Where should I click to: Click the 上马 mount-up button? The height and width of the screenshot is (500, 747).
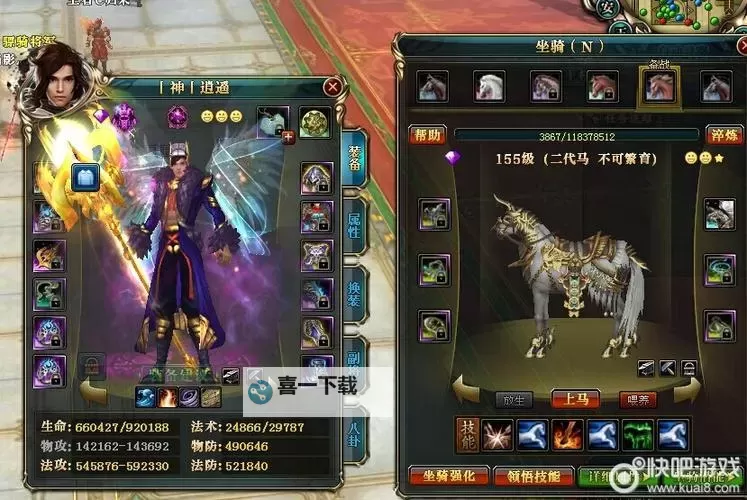pos(575,399)
